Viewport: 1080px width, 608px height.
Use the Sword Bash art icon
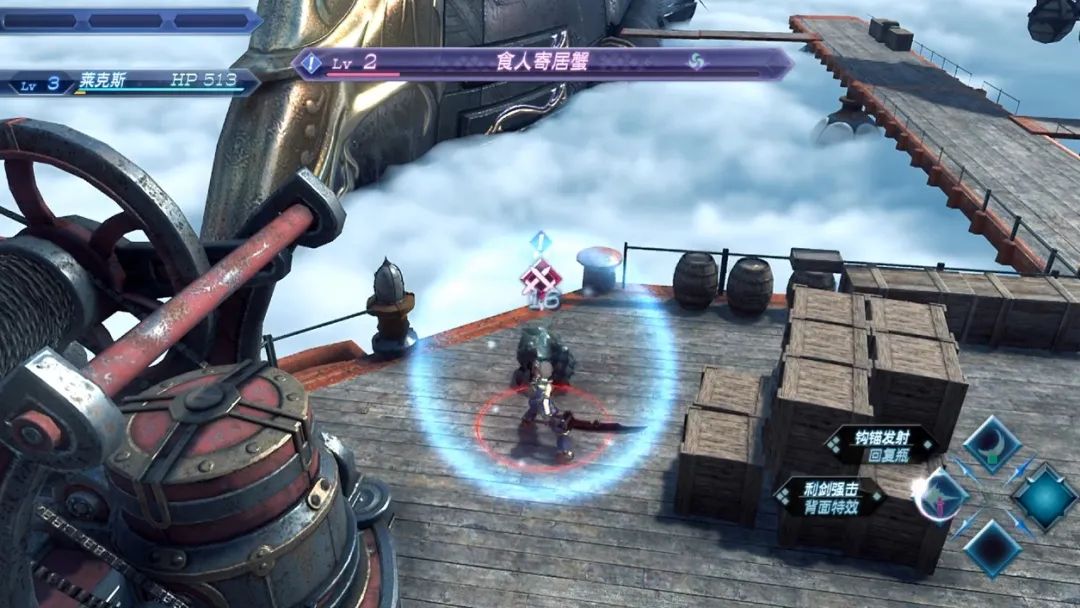pyautogui.click(x=941, y=495)
